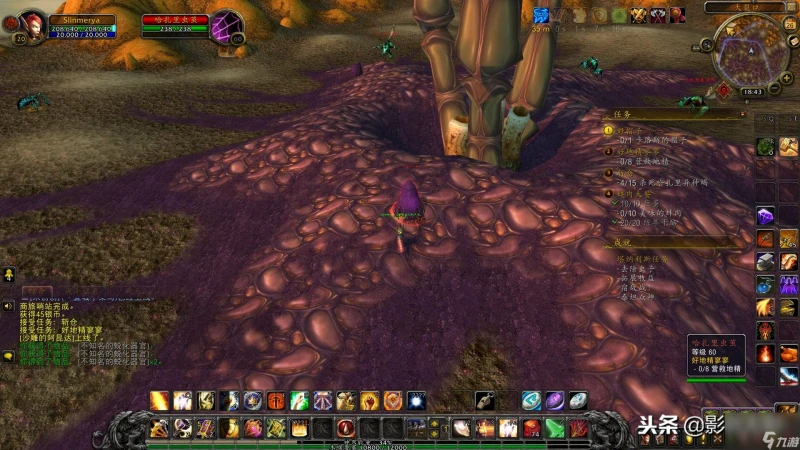Use the purple crystal item in side bar

click(x=765, y=216)
